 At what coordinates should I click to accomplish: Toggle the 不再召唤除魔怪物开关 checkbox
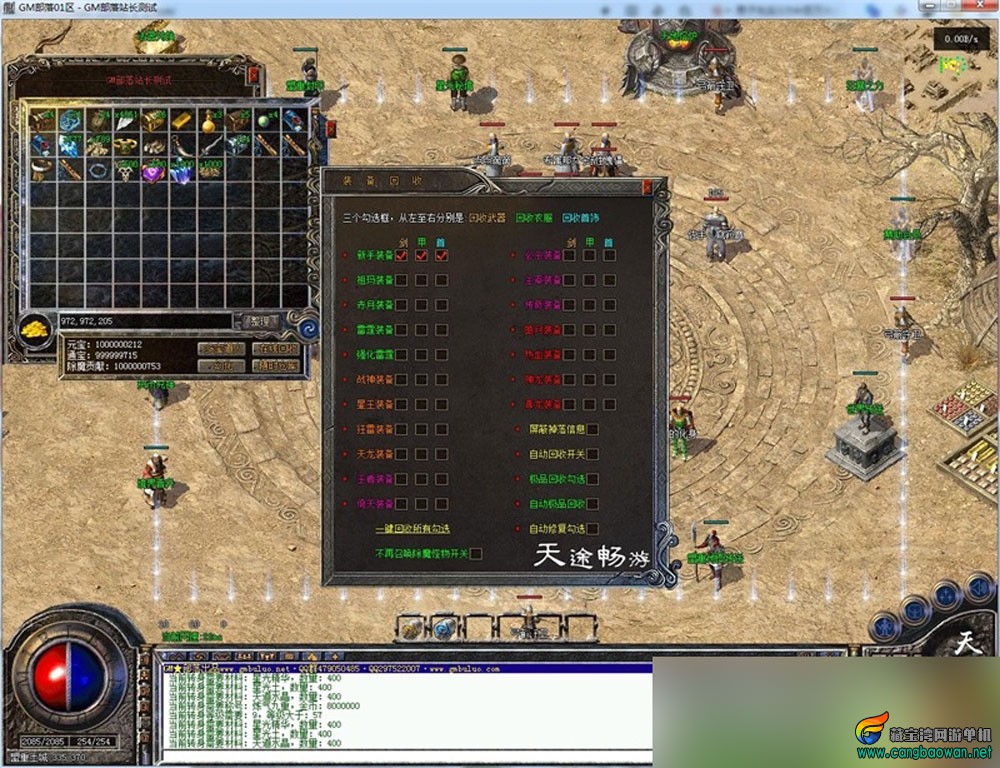(476, 553)
